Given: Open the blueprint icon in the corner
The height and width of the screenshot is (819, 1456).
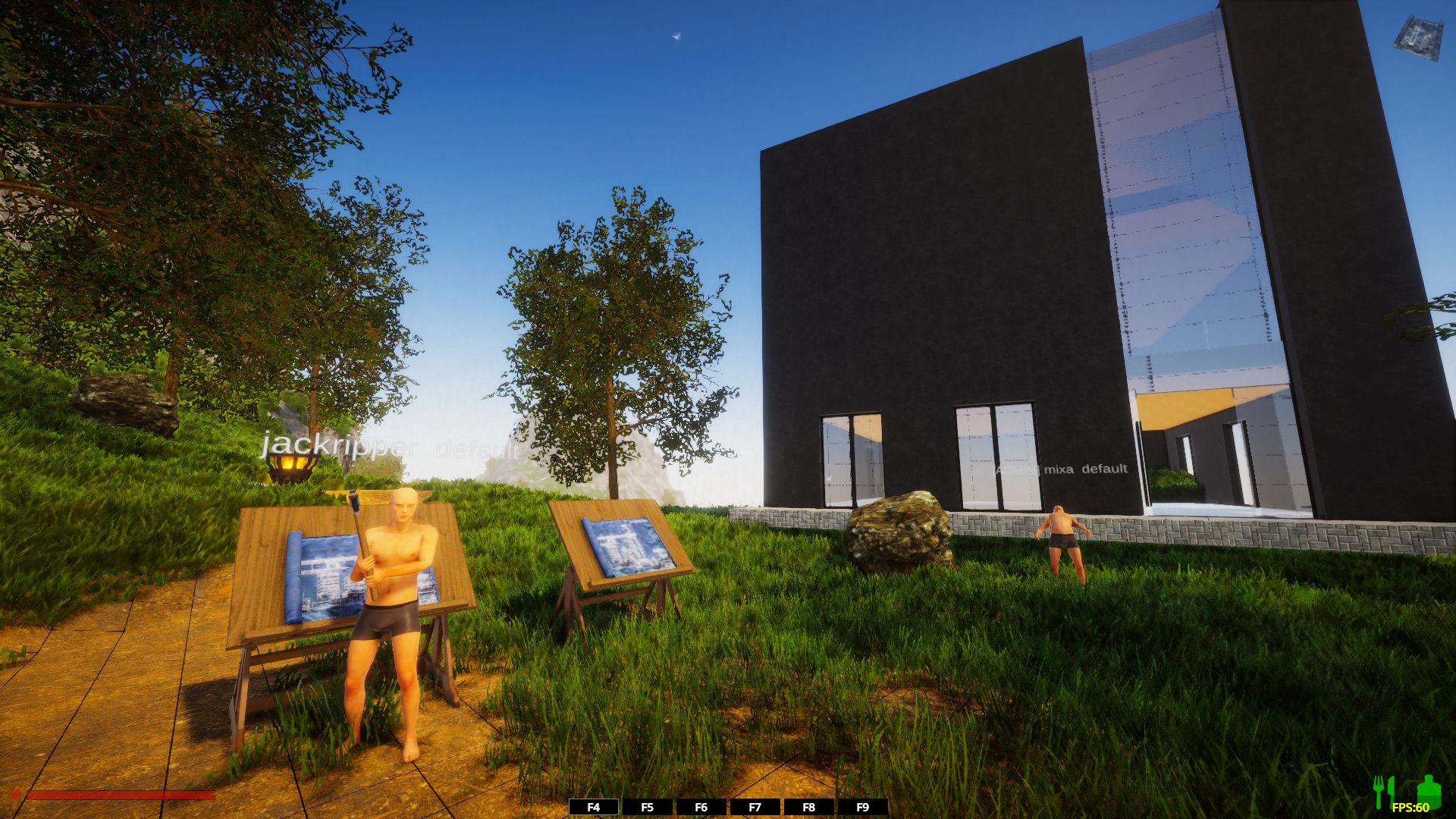Looking at the screenshot, I should pyautogui.click(x=1417, y=38).
